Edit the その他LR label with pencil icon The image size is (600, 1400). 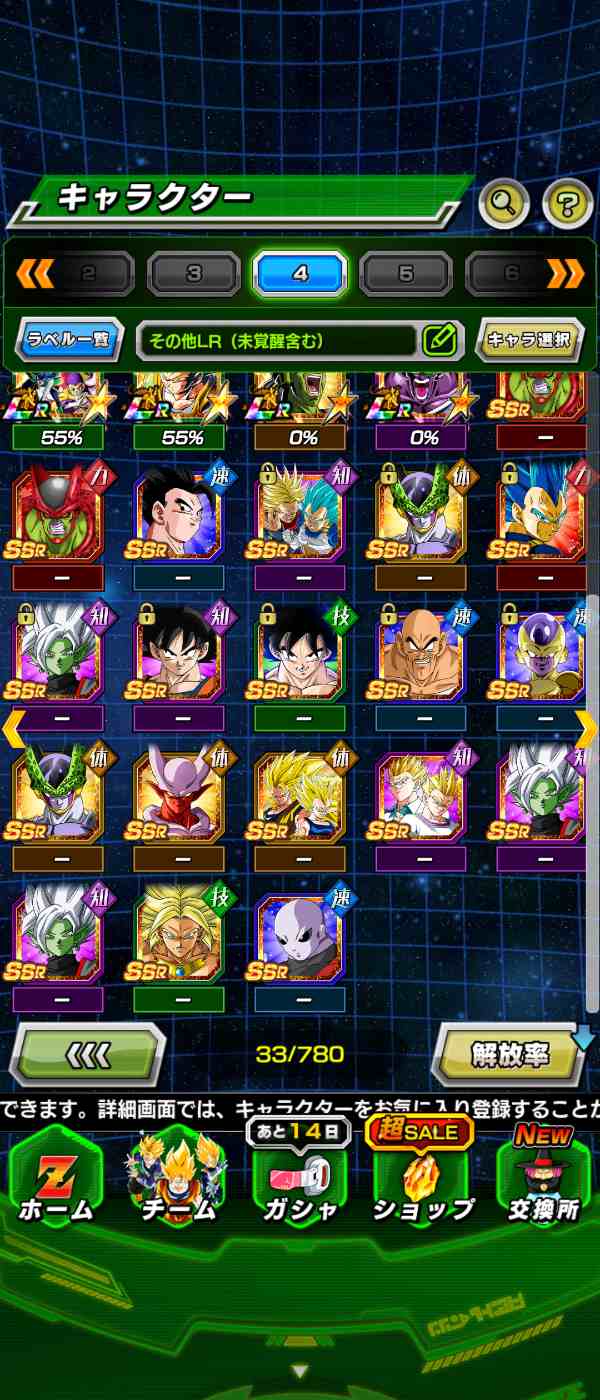440,340
